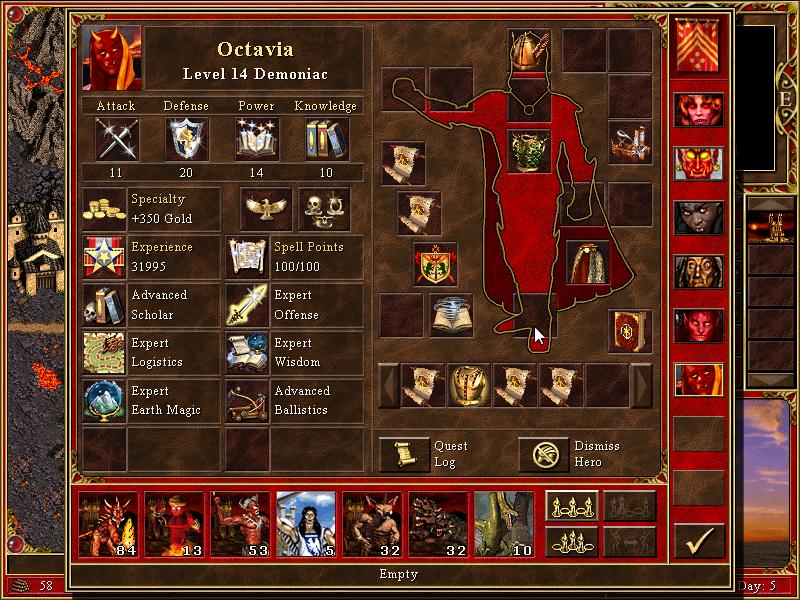The width and height of the screenshot is (800, 600).
Task: Pick the golden armor in the backpack
Action: 468,385
